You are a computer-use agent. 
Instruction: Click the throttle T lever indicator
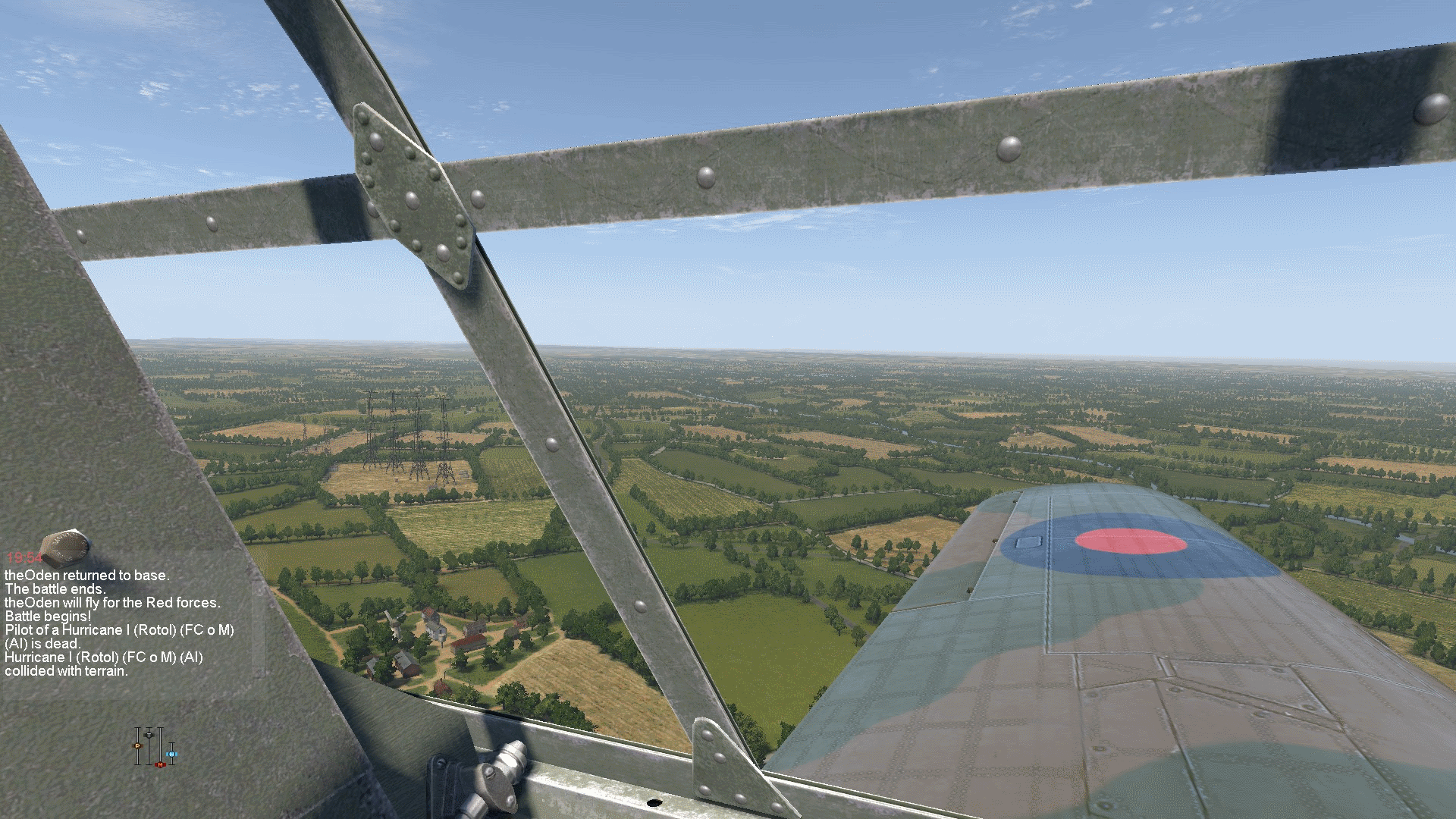click(149, 734)
